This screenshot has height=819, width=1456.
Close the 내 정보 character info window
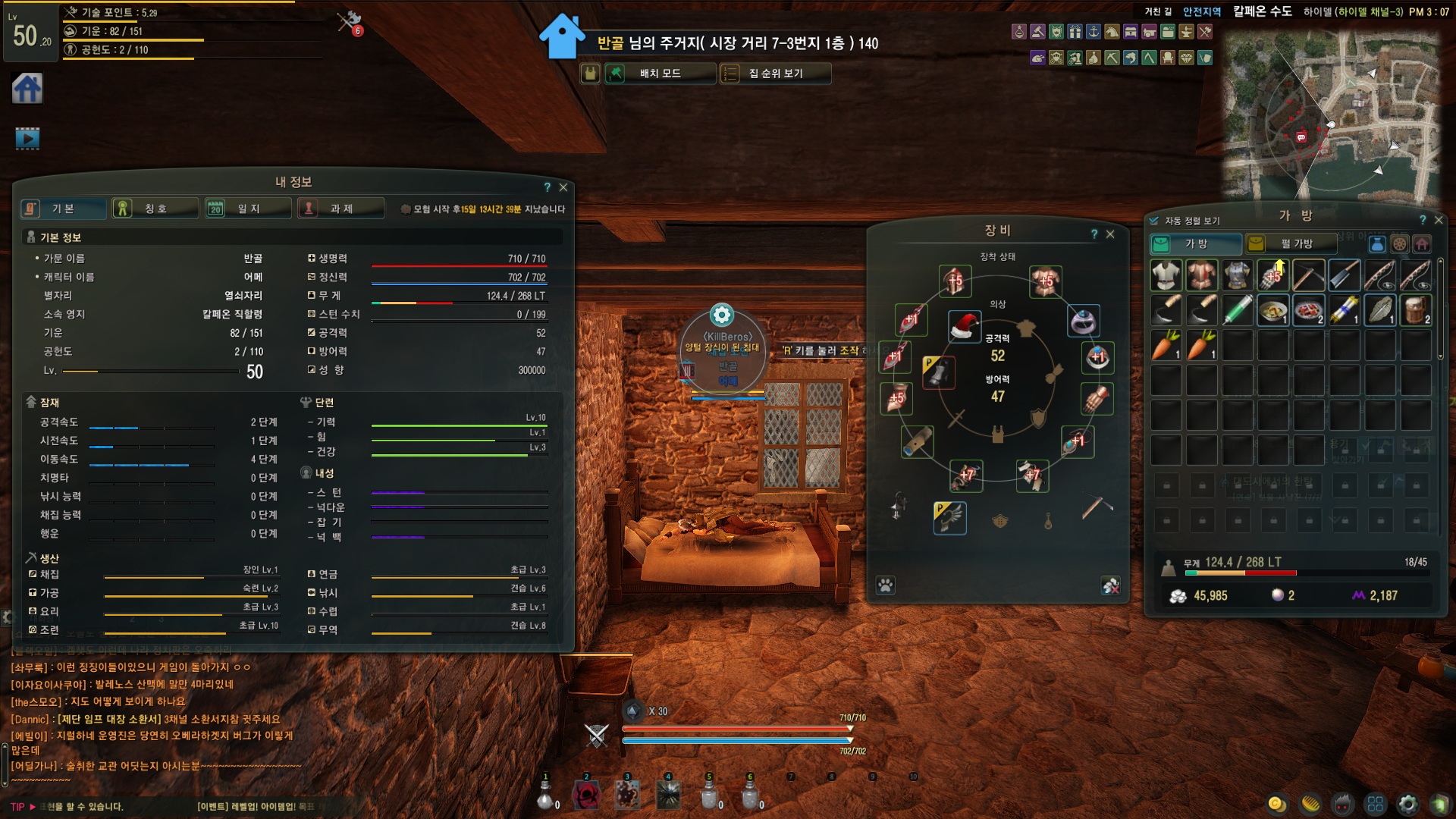pos(563,187)
